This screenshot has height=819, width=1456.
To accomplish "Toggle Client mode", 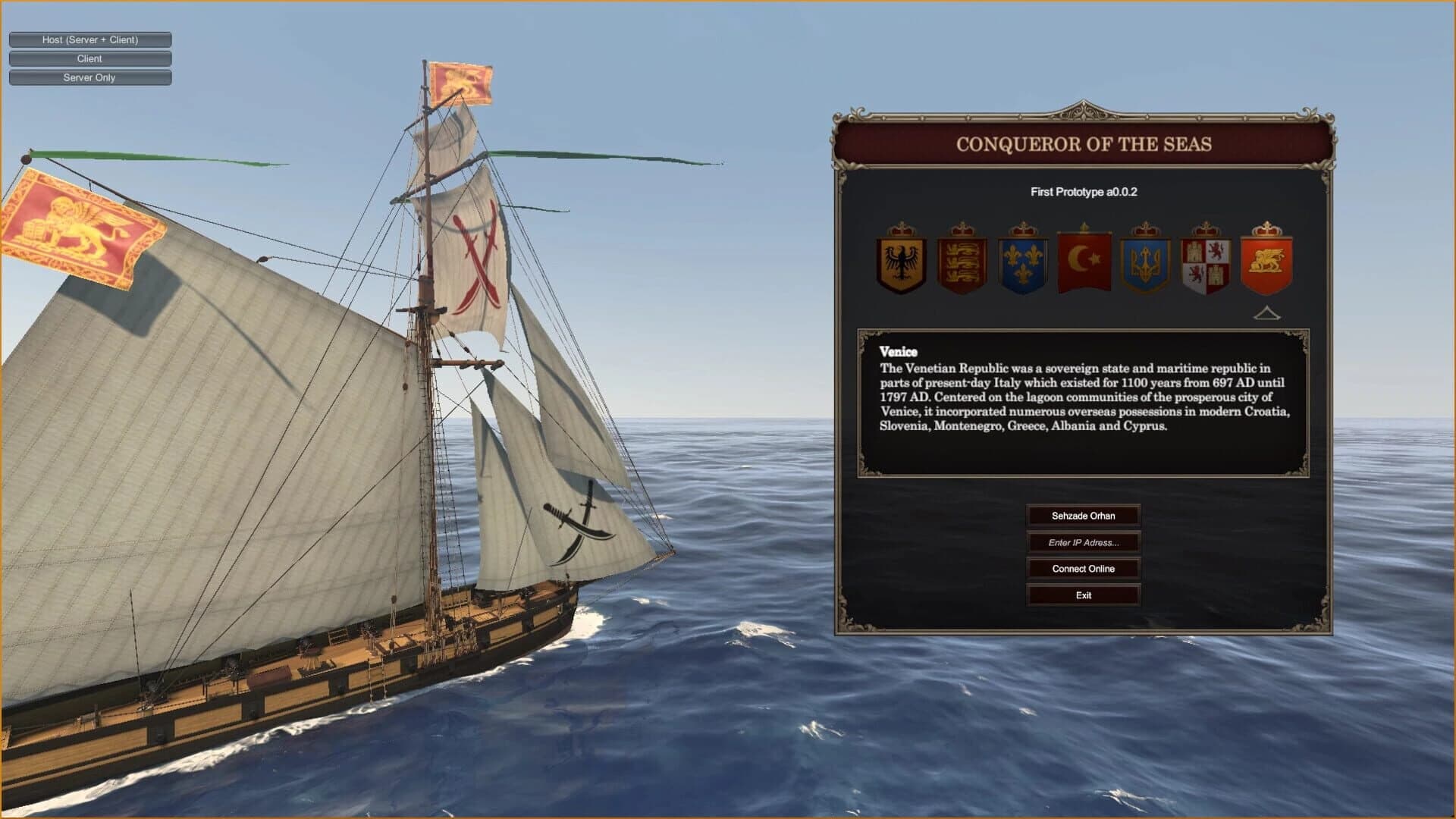I will 89,58.
